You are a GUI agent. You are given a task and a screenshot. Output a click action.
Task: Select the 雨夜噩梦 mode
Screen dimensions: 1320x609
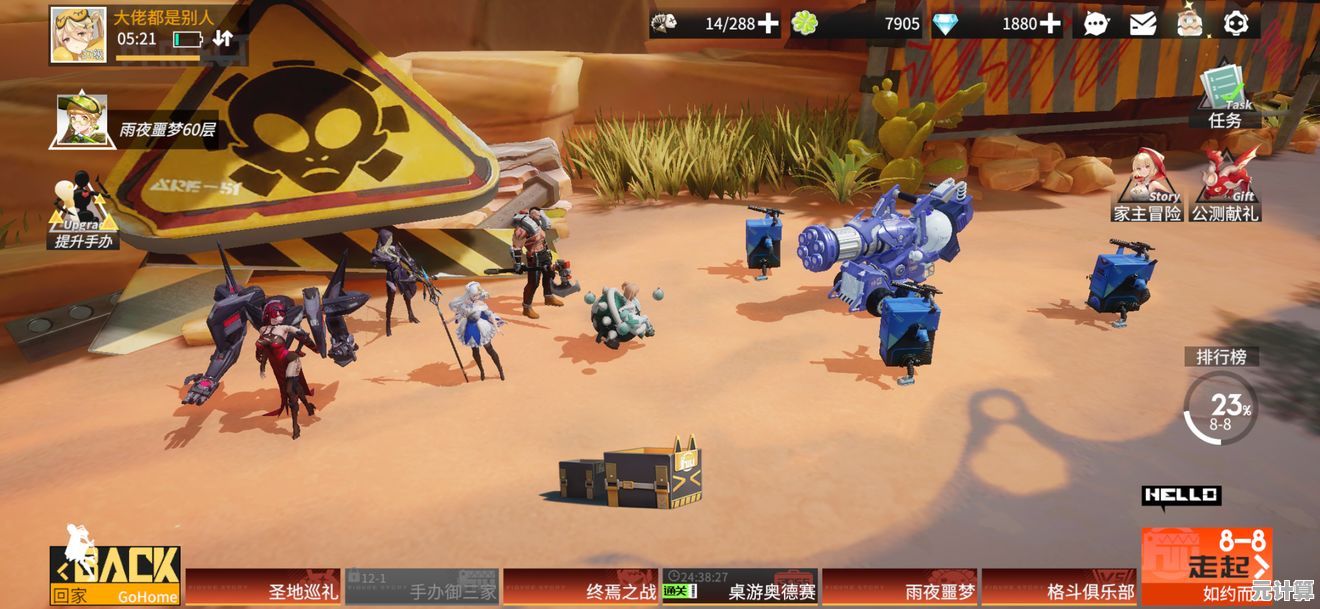pos(899,587)
